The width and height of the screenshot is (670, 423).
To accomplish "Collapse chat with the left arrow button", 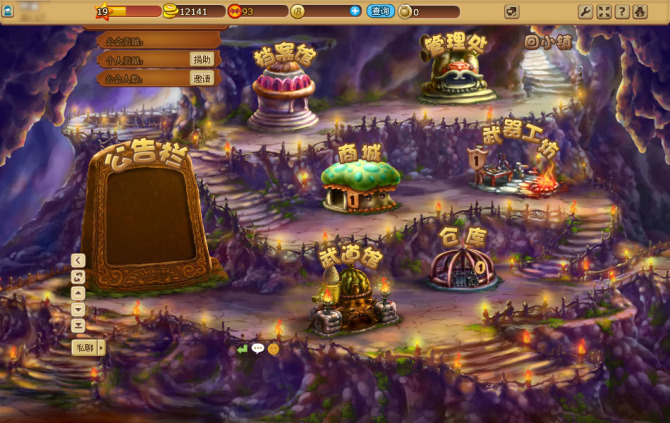I will 78,260.
